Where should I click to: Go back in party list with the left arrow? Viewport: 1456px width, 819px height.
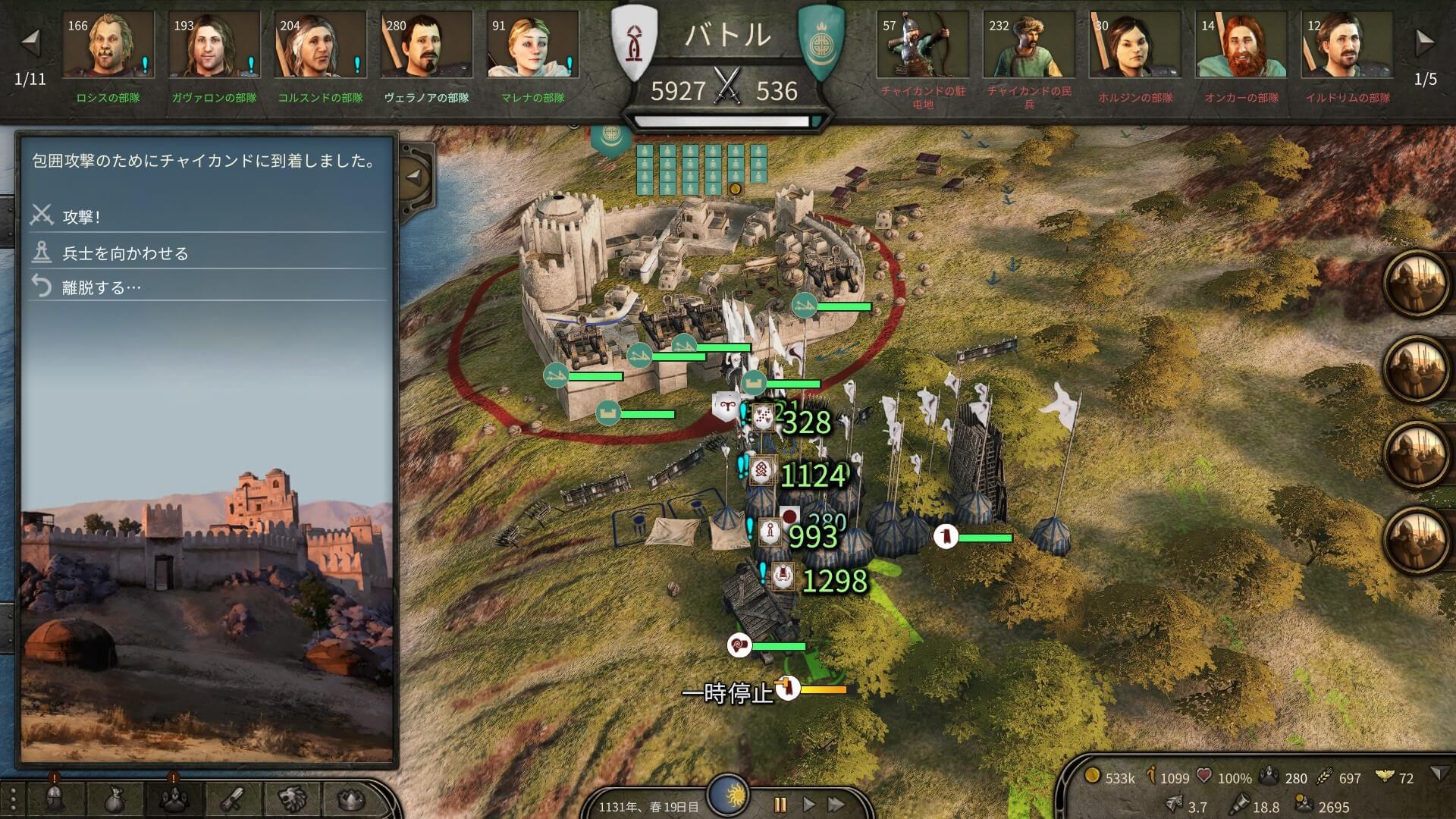tap(30, 42)
